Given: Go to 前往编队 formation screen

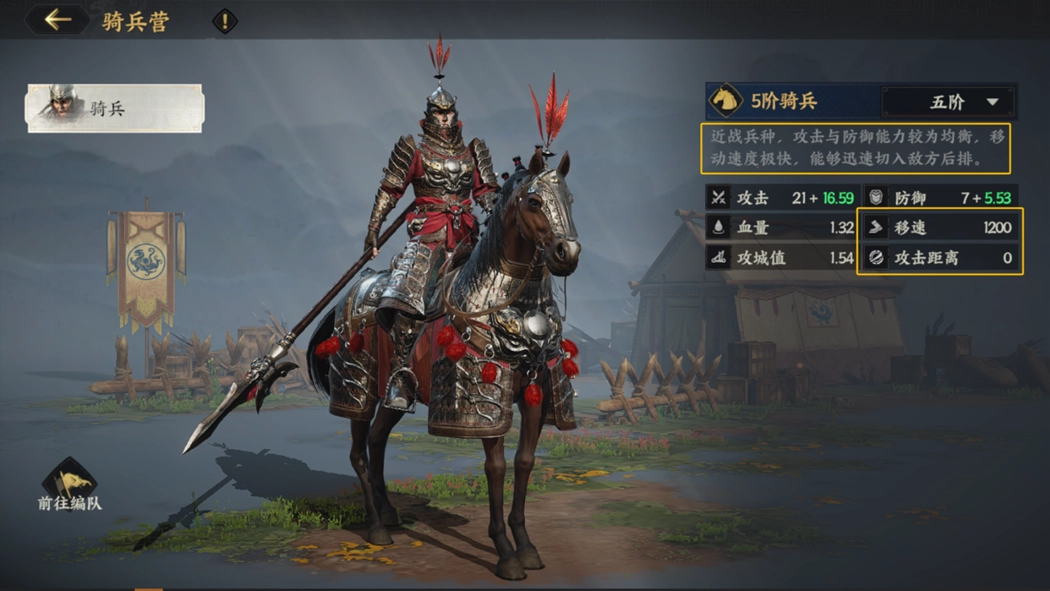Looking at the screenshot, I should 70,486.
